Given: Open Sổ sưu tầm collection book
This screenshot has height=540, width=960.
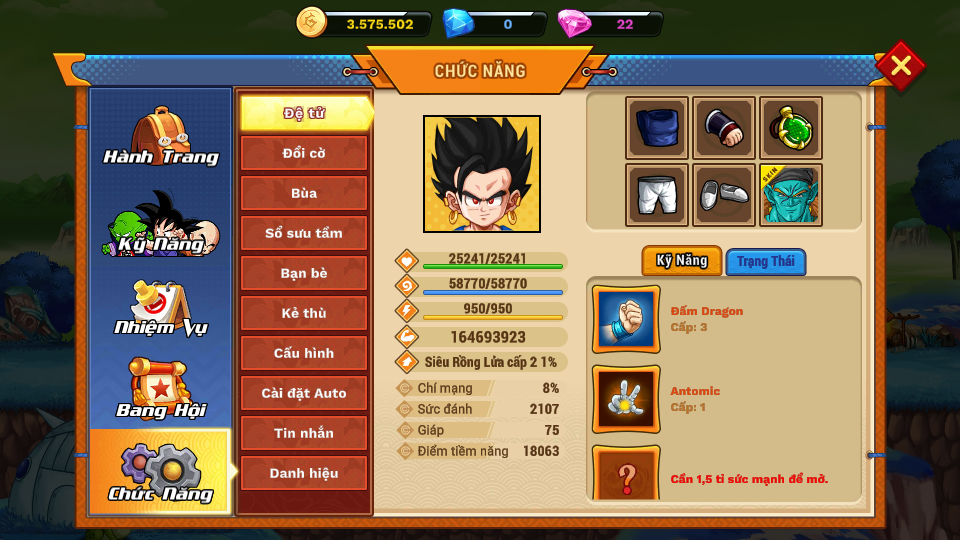Looking at the screenshot, I should 304,233.
